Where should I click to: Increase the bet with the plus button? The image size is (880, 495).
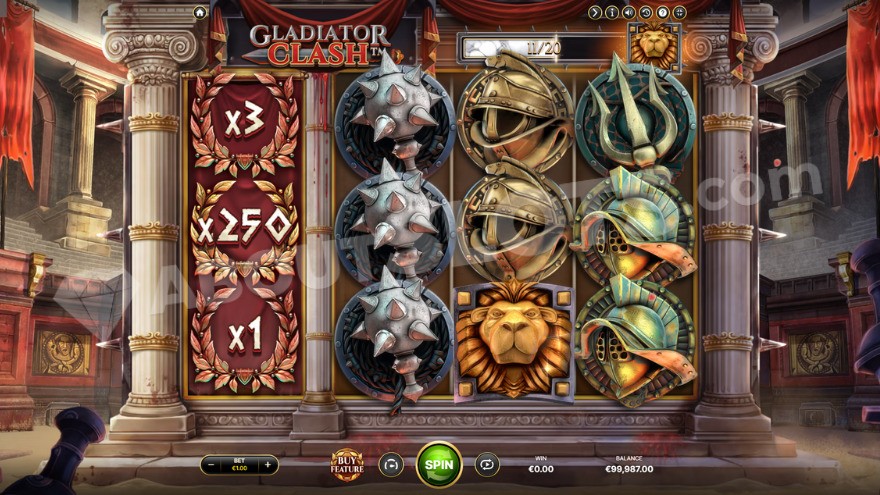point(268,465)
